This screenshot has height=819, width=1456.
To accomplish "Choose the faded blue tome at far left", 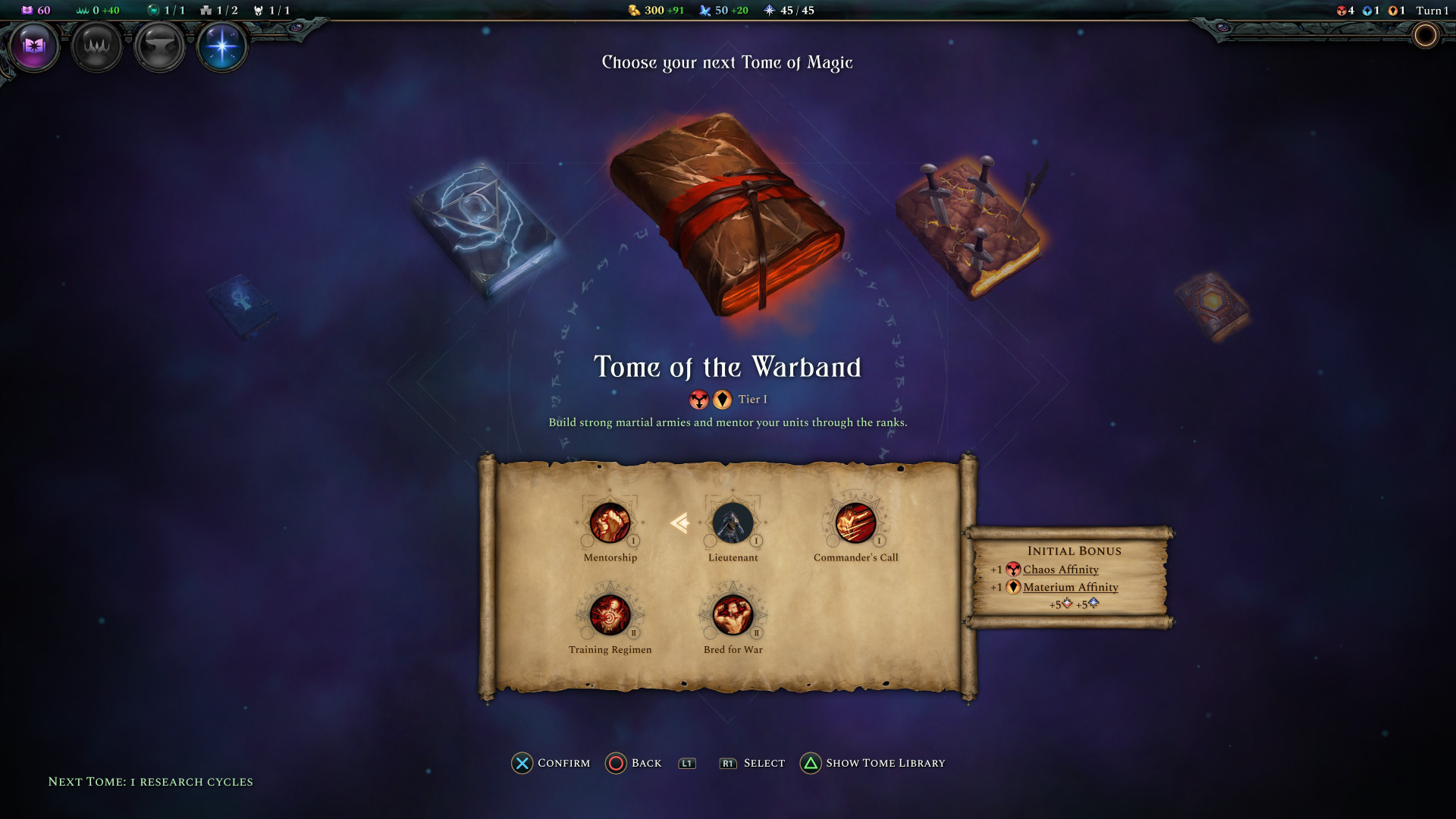I will pos(241,304).
